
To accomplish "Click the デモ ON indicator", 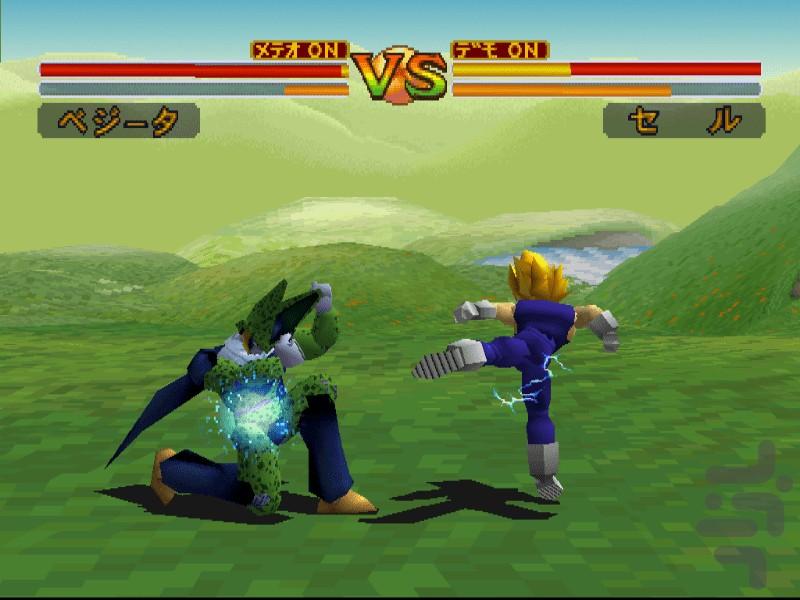I will (501, 49).
